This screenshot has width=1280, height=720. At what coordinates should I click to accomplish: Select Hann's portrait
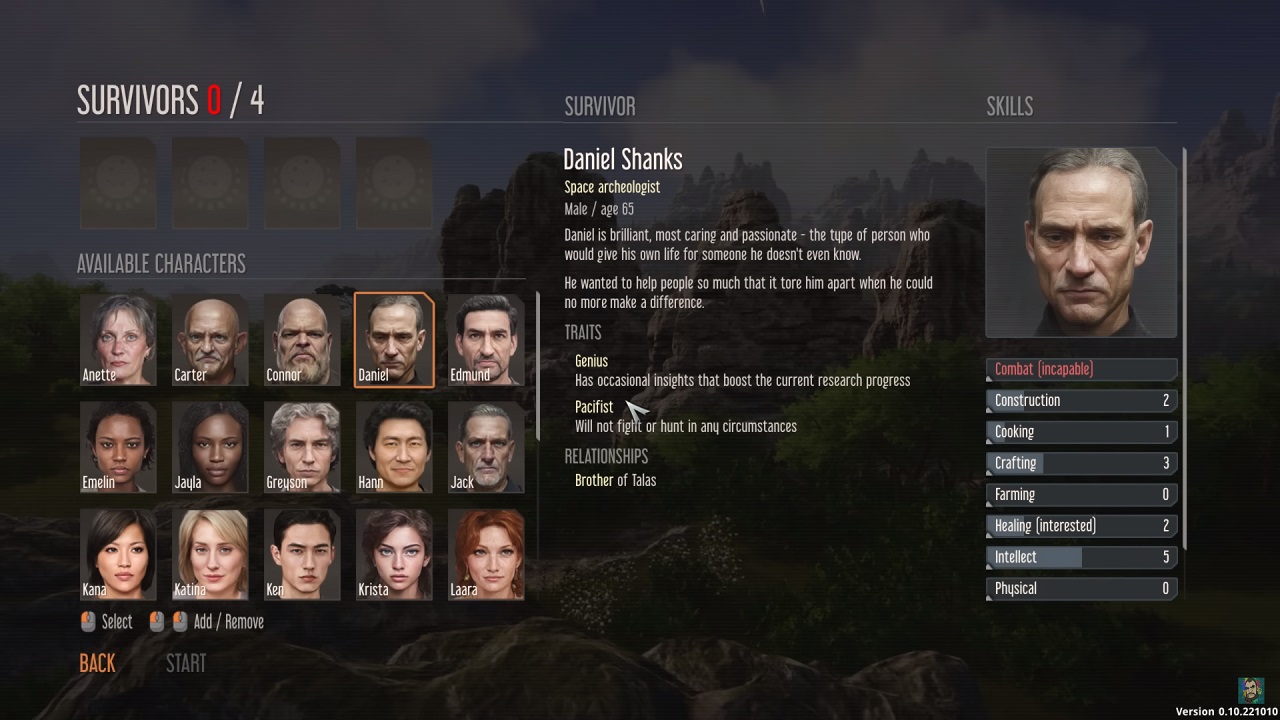394,447
